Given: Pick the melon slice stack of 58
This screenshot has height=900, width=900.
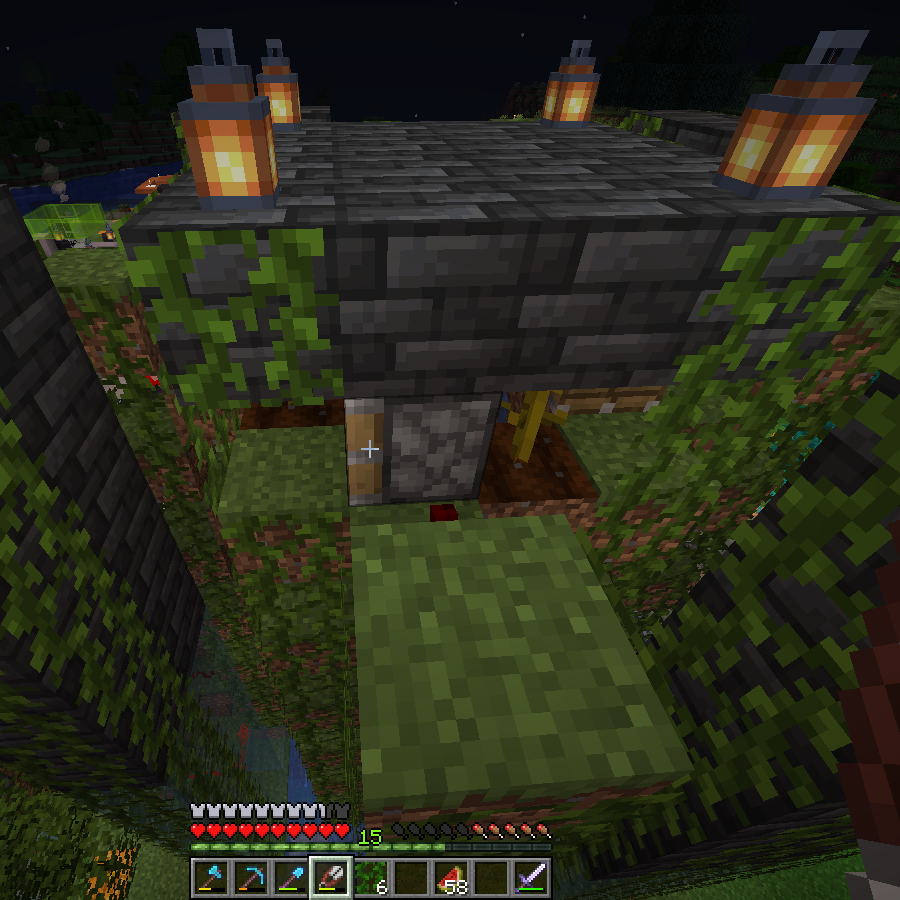Looking at the screenshot, I should pyautogui.click(x=450, y=878).
